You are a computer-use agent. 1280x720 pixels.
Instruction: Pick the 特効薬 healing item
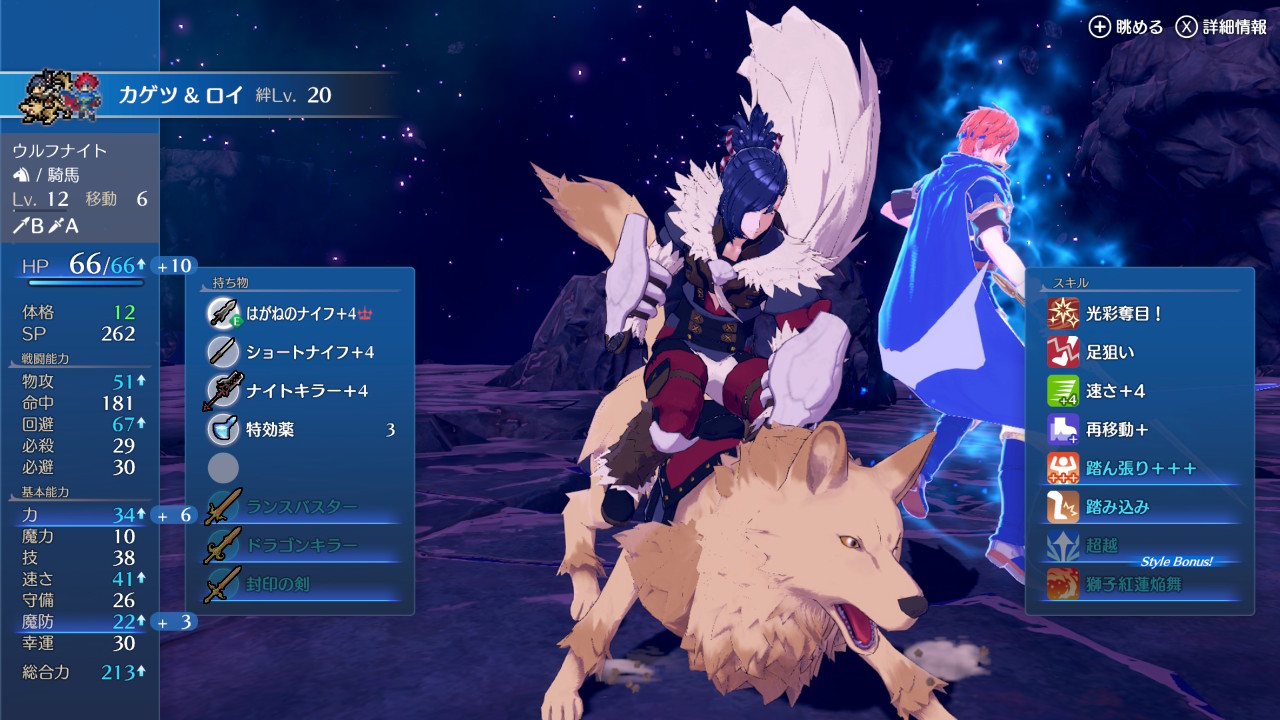tap(300, 430)
